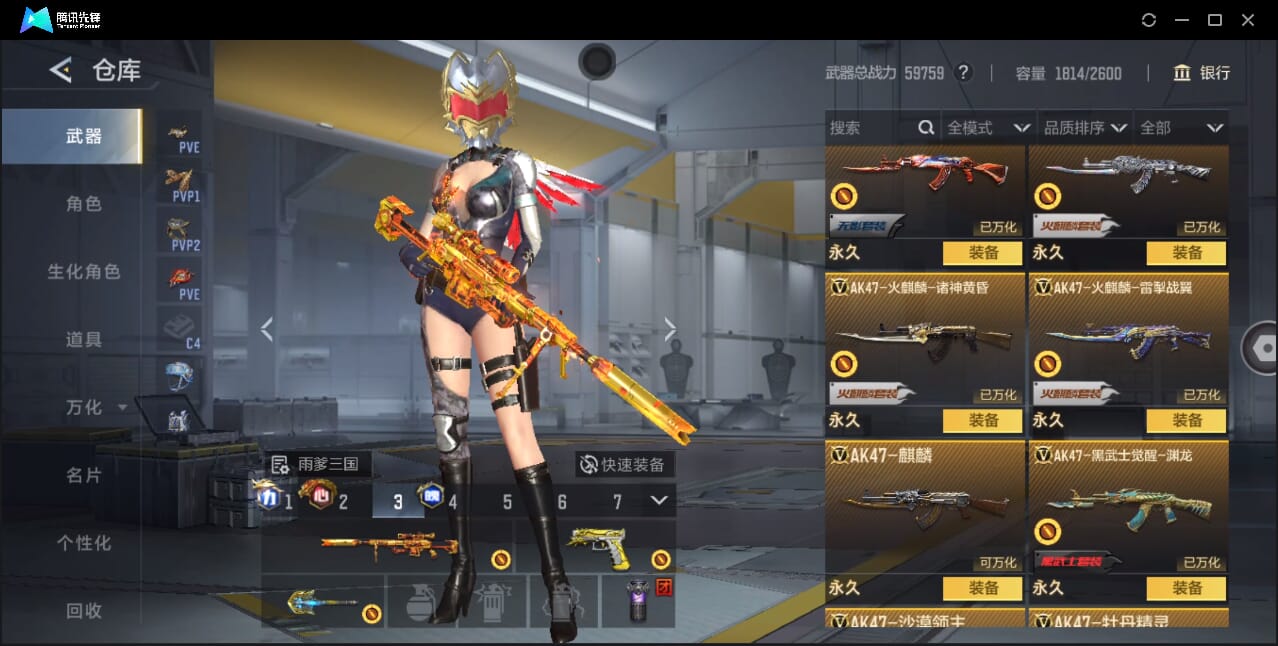Open the 回收 section
The height and width of the screenshot is (646, 1278).
point(84,611)
